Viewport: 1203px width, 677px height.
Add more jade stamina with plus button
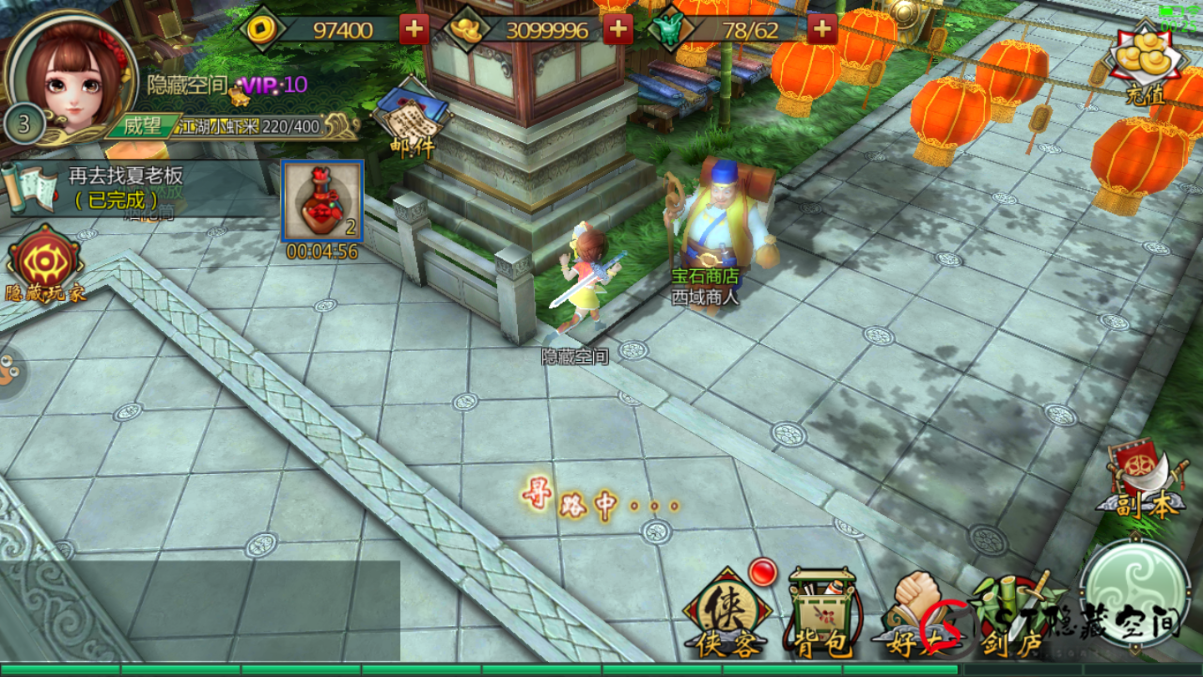pyautogui.click(x=821, y=30)
